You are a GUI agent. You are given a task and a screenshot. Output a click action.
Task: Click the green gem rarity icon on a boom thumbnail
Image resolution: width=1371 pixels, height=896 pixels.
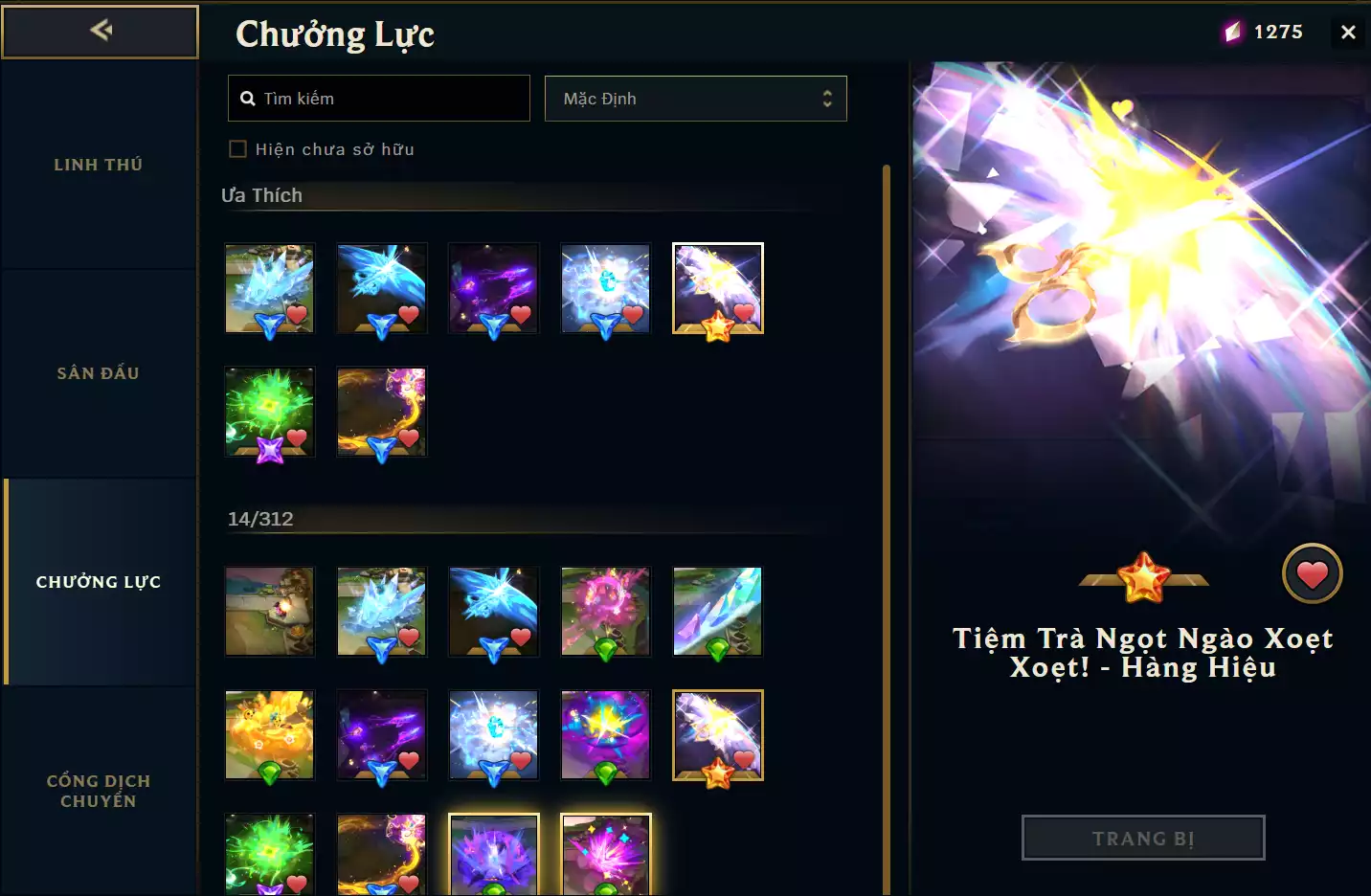tap(606, 648)
